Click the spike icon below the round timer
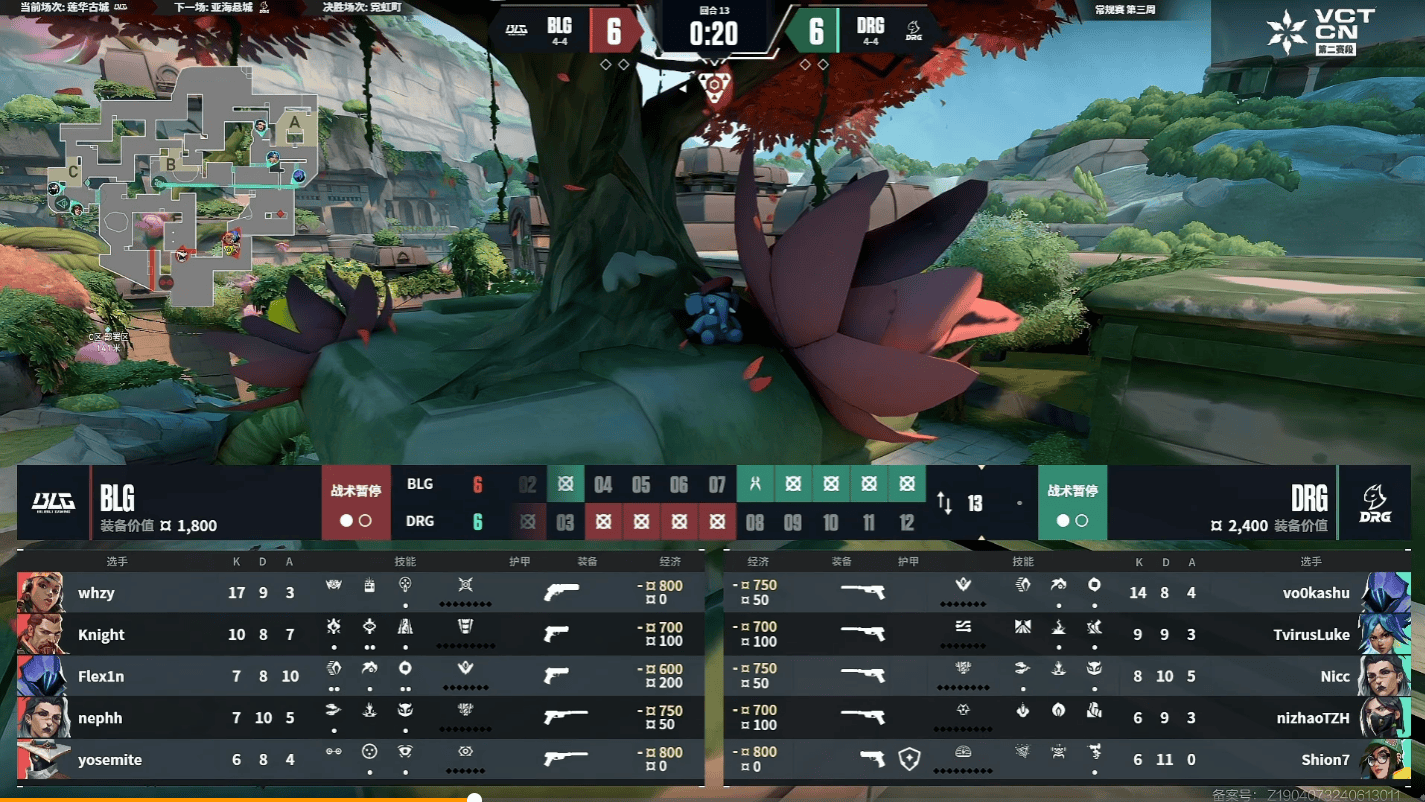1425x802 pixels. [713, 88]
